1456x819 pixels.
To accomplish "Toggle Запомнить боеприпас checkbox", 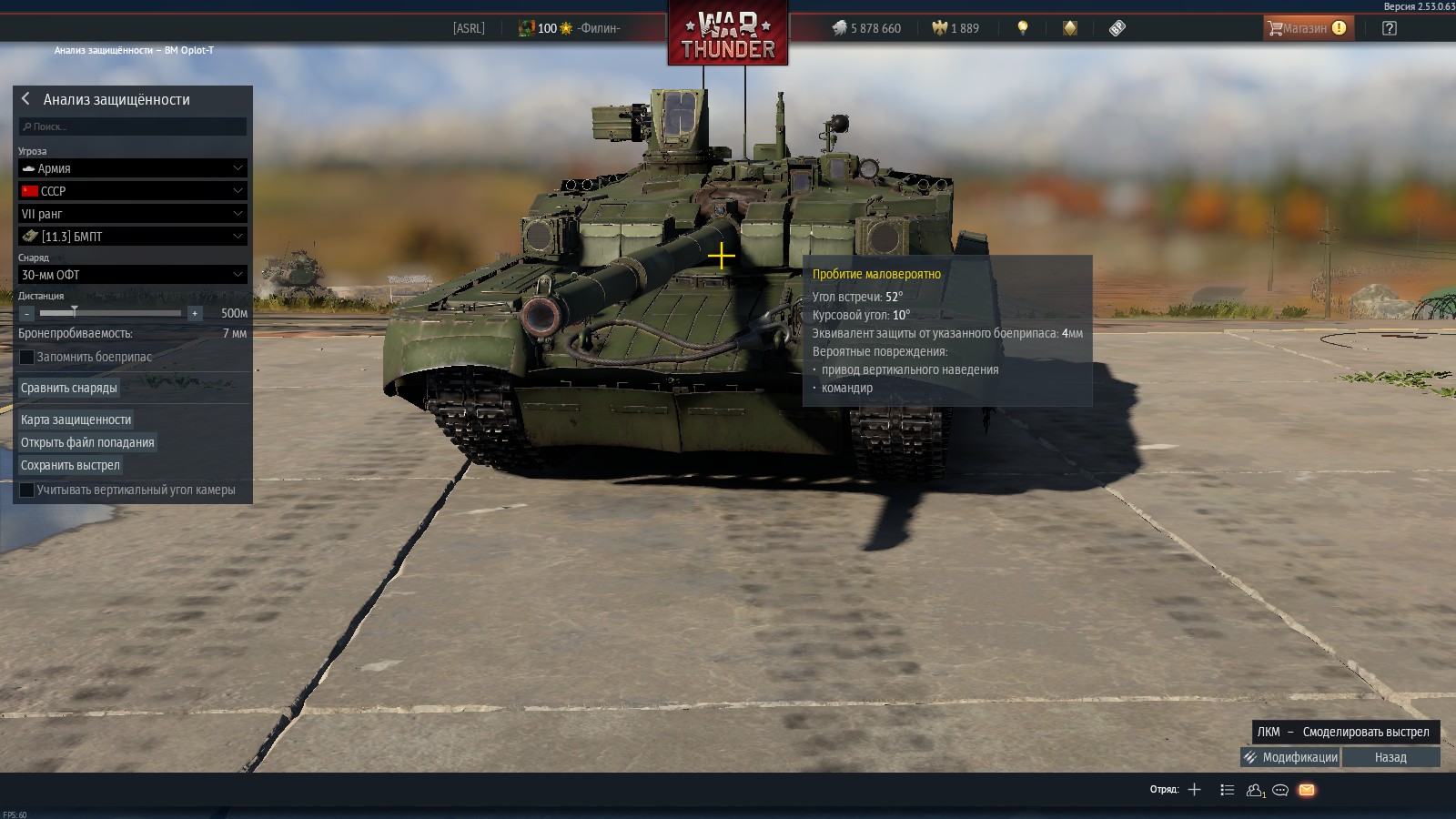I will [x=27, y=357].
